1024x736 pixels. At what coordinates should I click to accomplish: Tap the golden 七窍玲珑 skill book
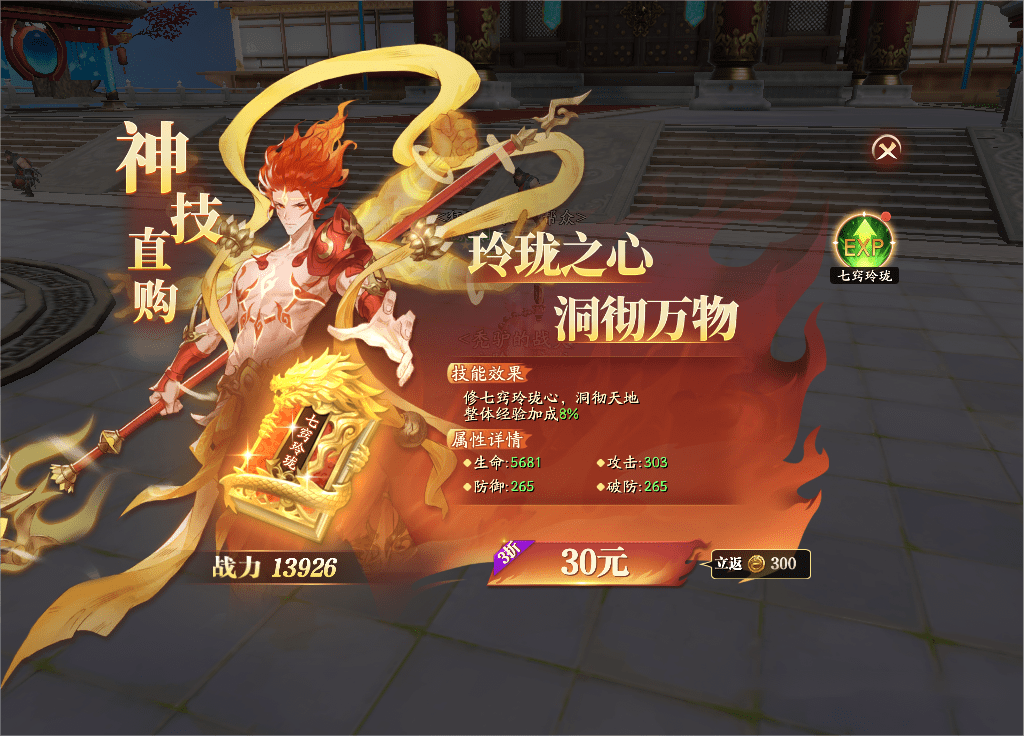[x=296, y=447]
